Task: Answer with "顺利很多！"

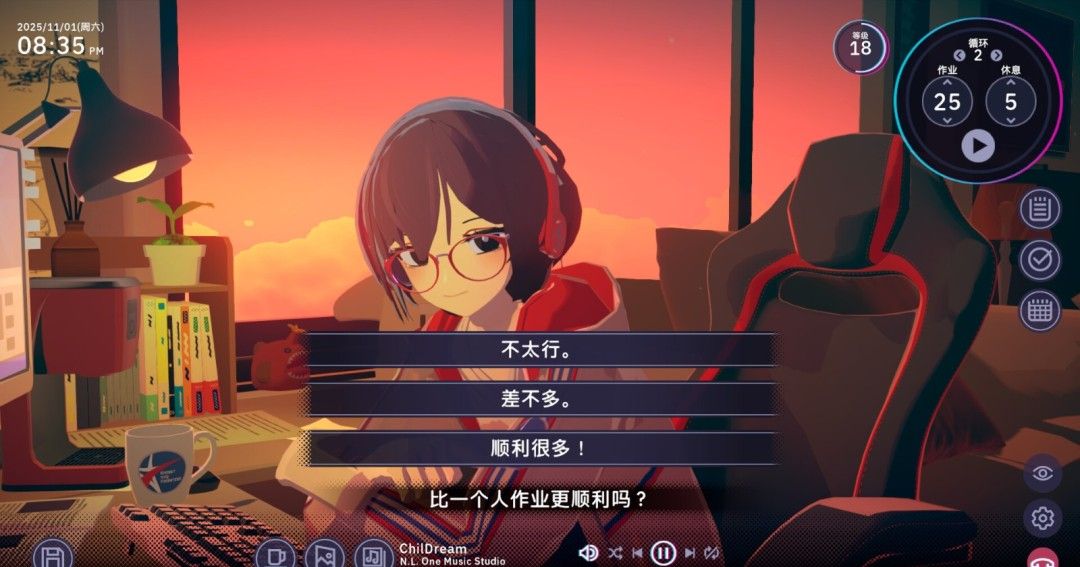Action: point(541,448)
